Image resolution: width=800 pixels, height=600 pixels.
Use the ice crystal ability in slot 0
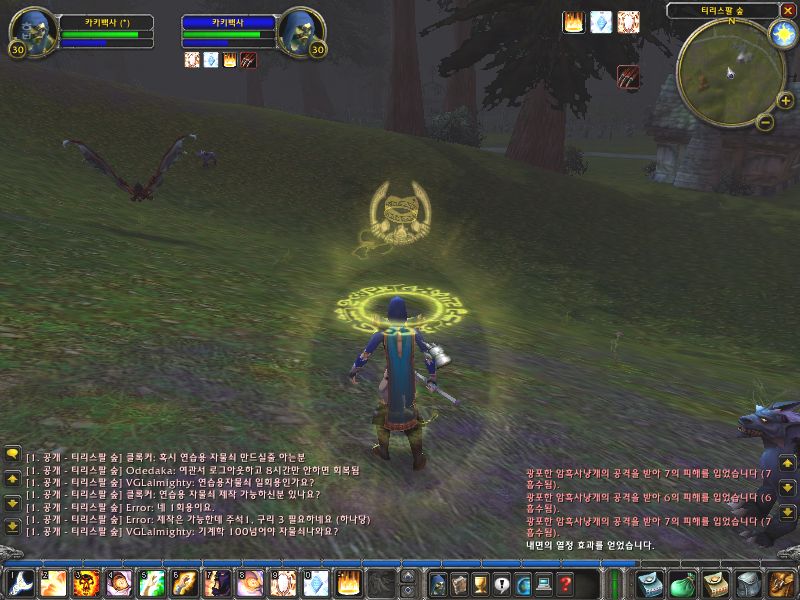click(317, 582)
